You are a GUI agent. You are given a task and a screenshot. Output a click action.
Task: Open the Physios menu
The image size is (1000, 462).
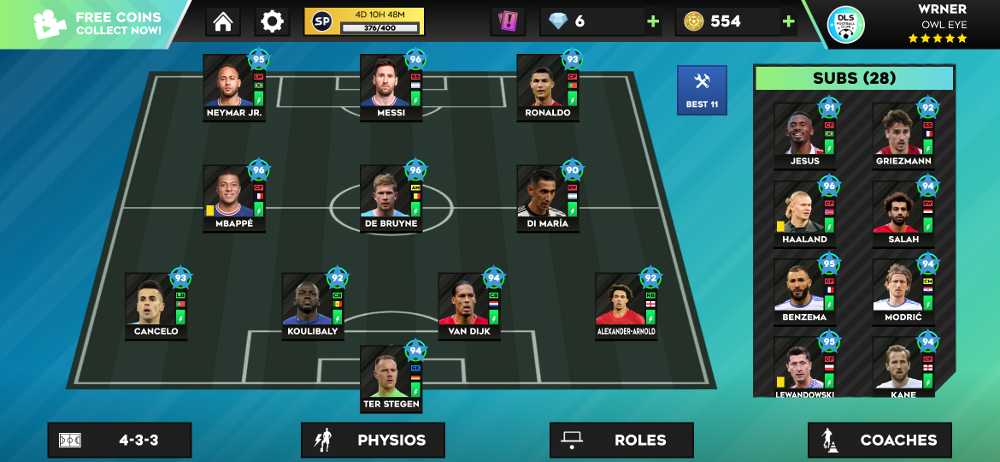tap(372, 440)
